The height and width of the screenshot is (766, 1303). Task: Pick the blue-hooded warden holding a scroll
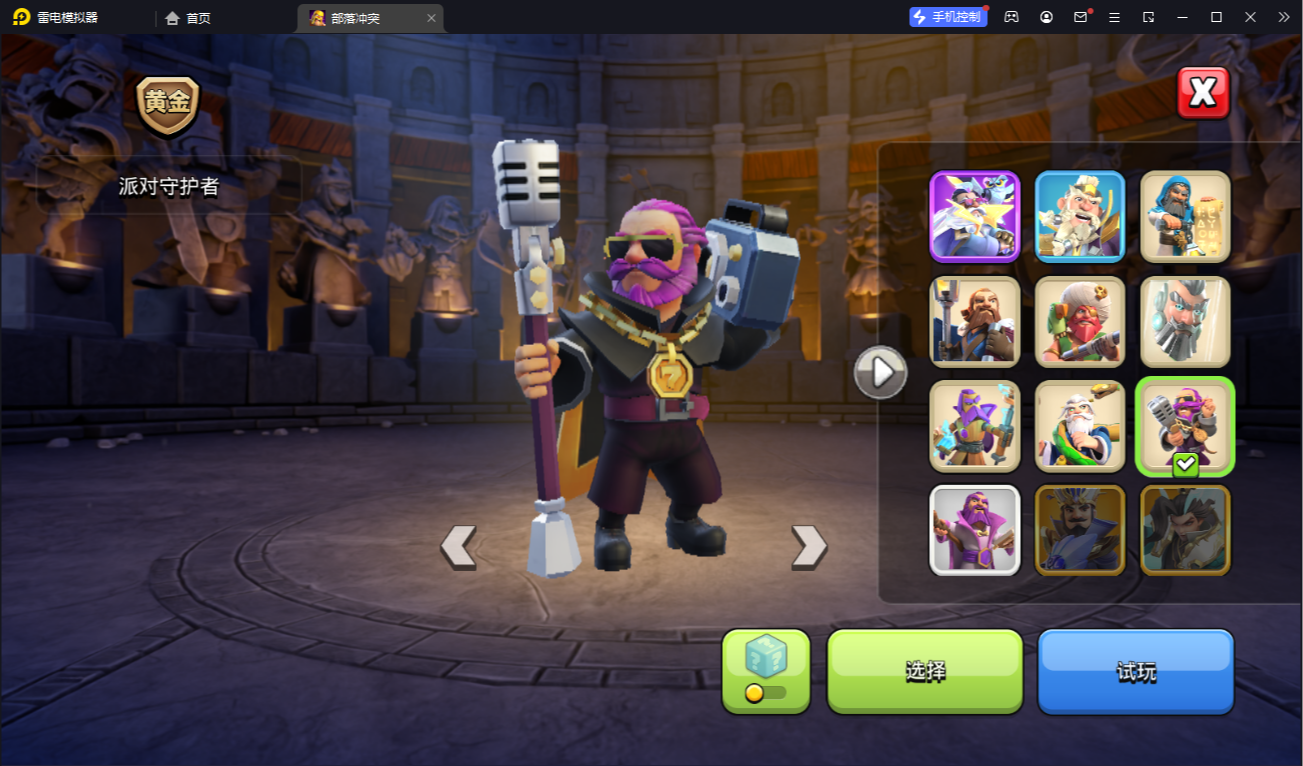pos(1185,216)
